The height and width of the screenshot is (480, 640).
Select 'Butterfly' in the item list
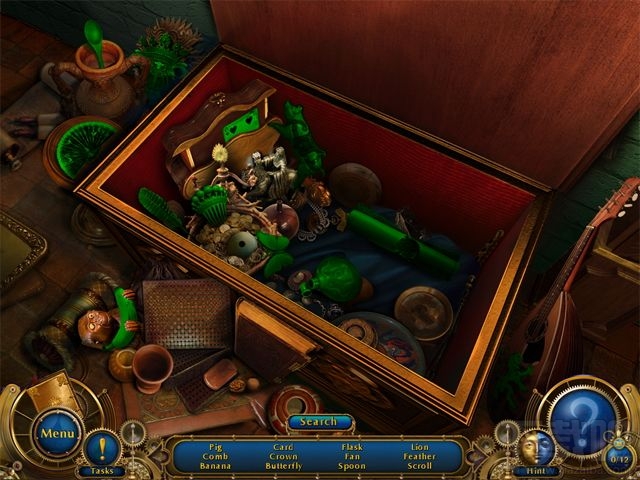tap(283, 466)
